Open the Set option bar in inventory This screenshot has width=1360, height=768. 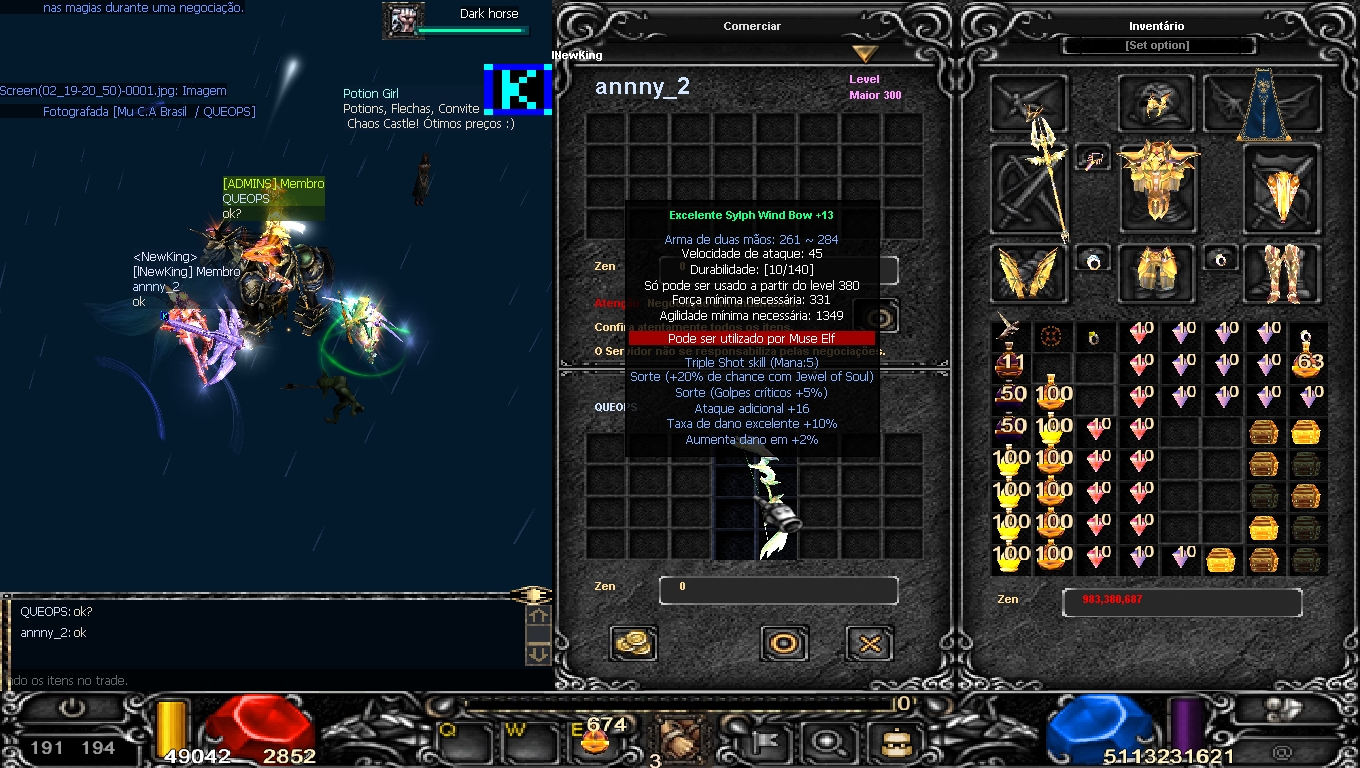(x=1157, y=46)
